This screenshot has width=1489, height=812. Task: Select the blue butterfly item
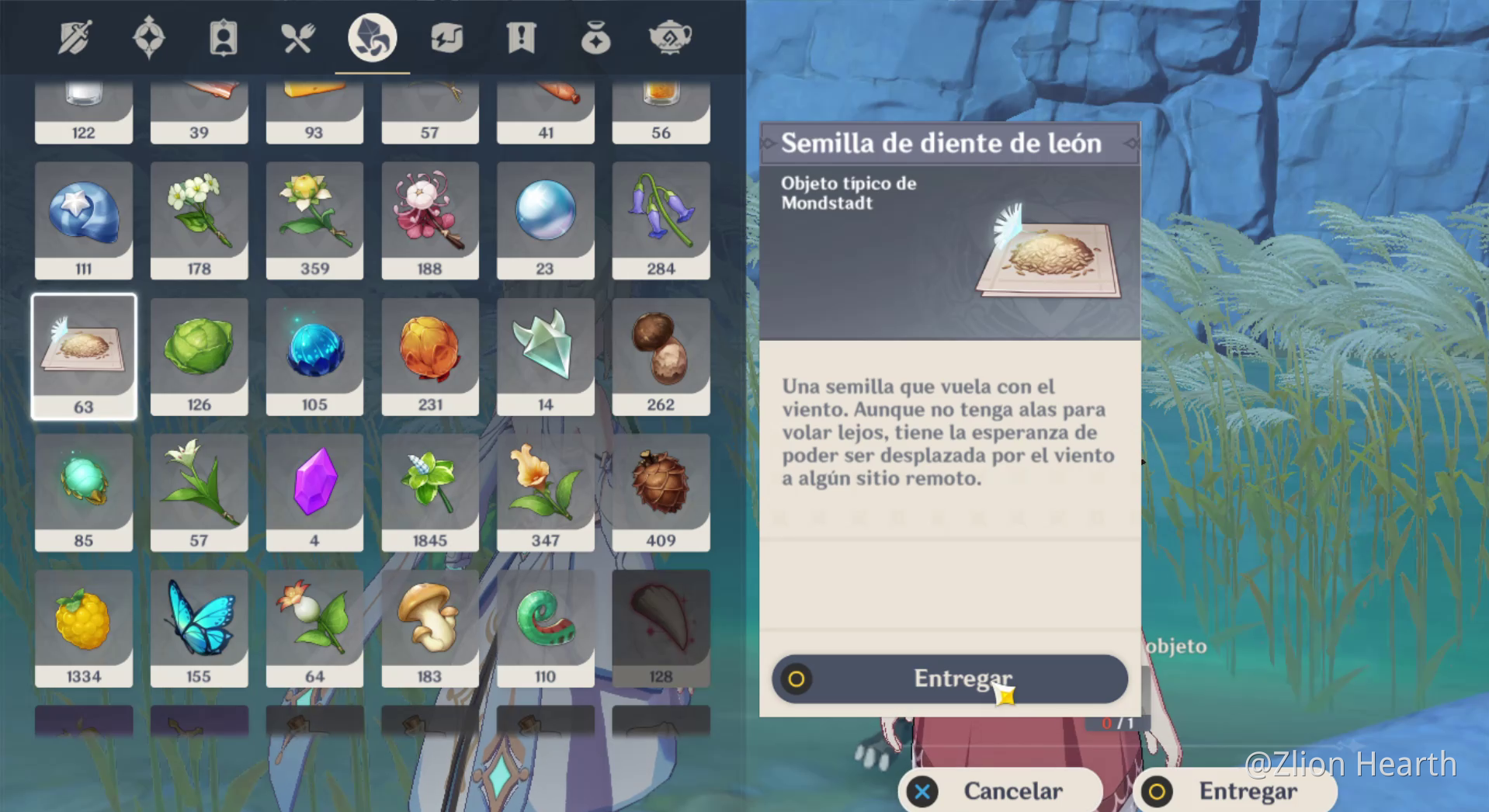click(x=199, y=628)
